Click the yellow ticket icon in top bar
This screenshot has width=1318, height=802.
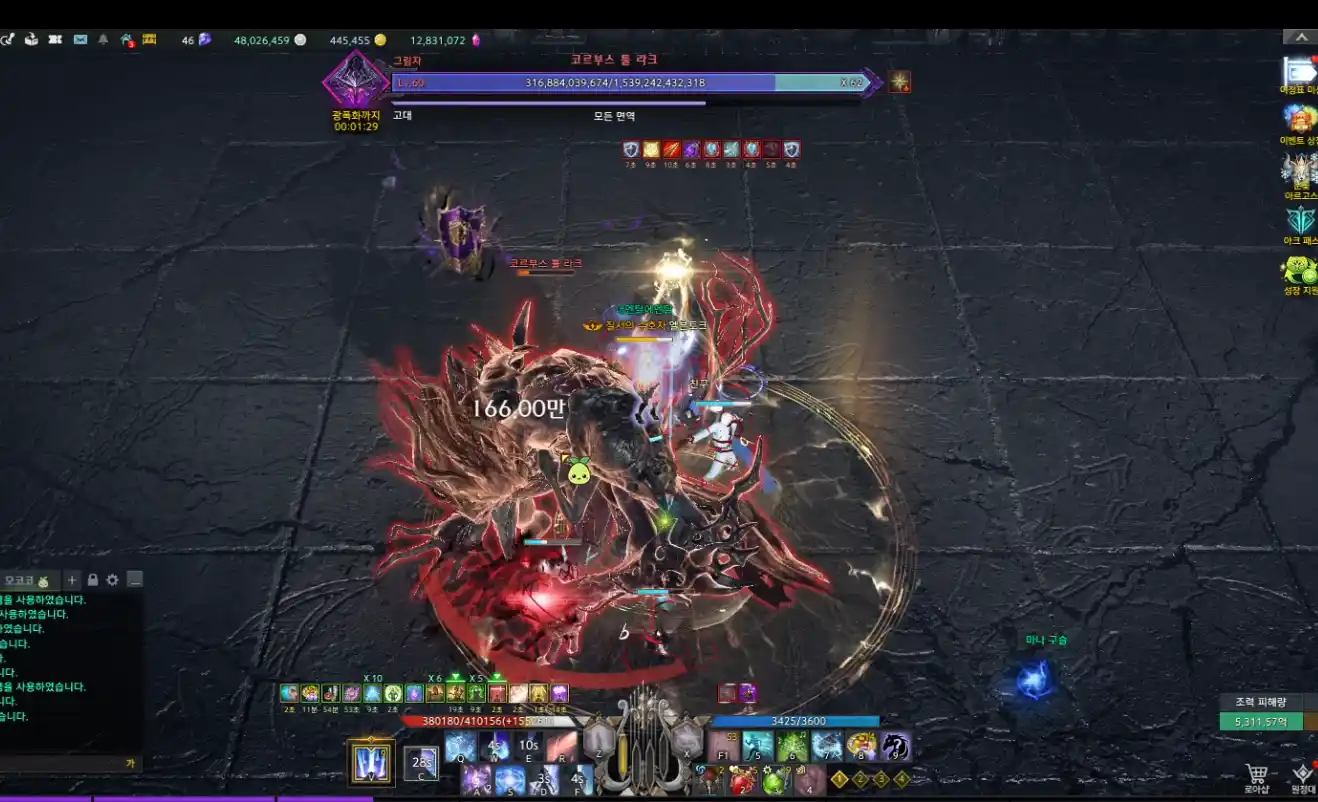tap(150, 40)
